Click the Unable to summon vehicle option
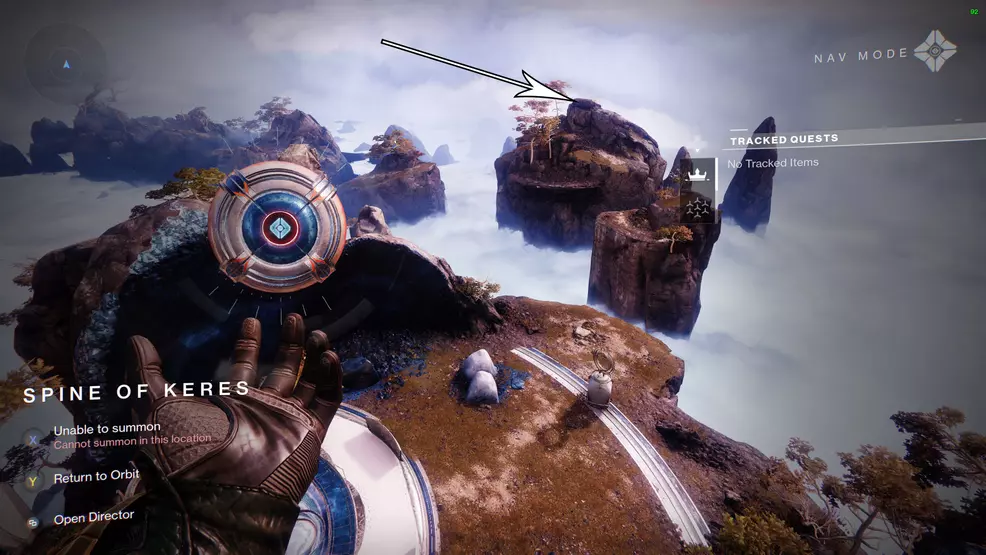Image resolution: width=986 pixels, height=555 pixels. pos(107,429)
